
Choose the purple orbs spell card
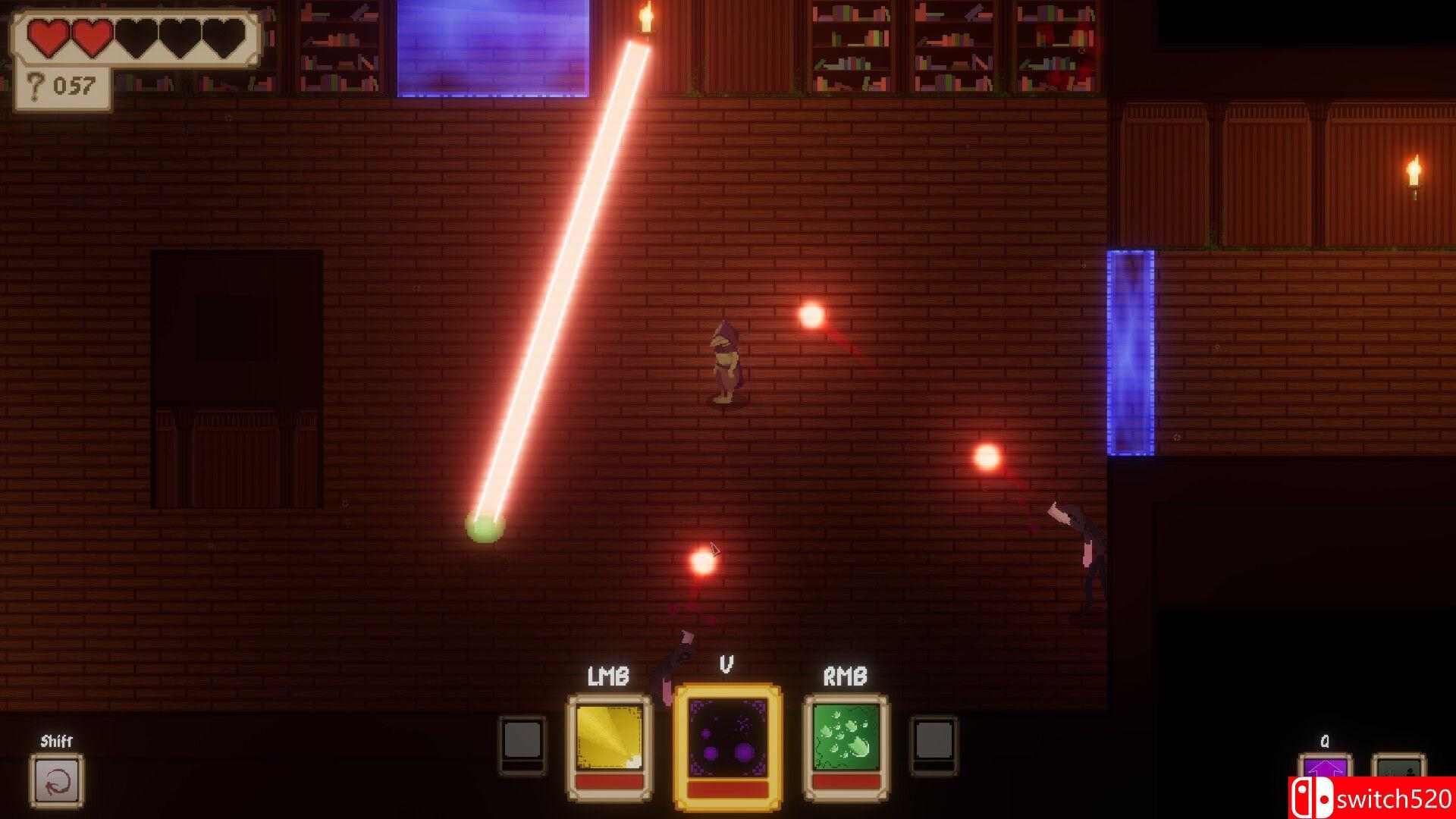coord(727,745)
